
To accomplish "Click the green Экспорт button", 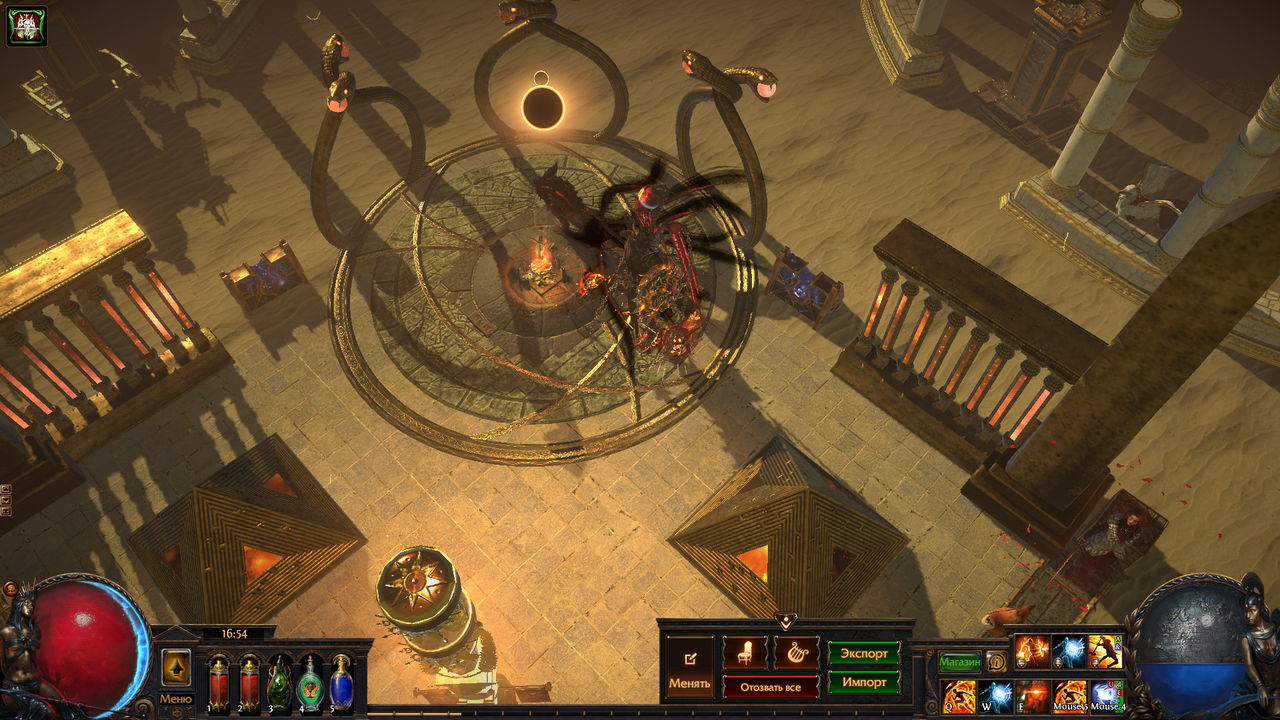I will pos(864,653).
